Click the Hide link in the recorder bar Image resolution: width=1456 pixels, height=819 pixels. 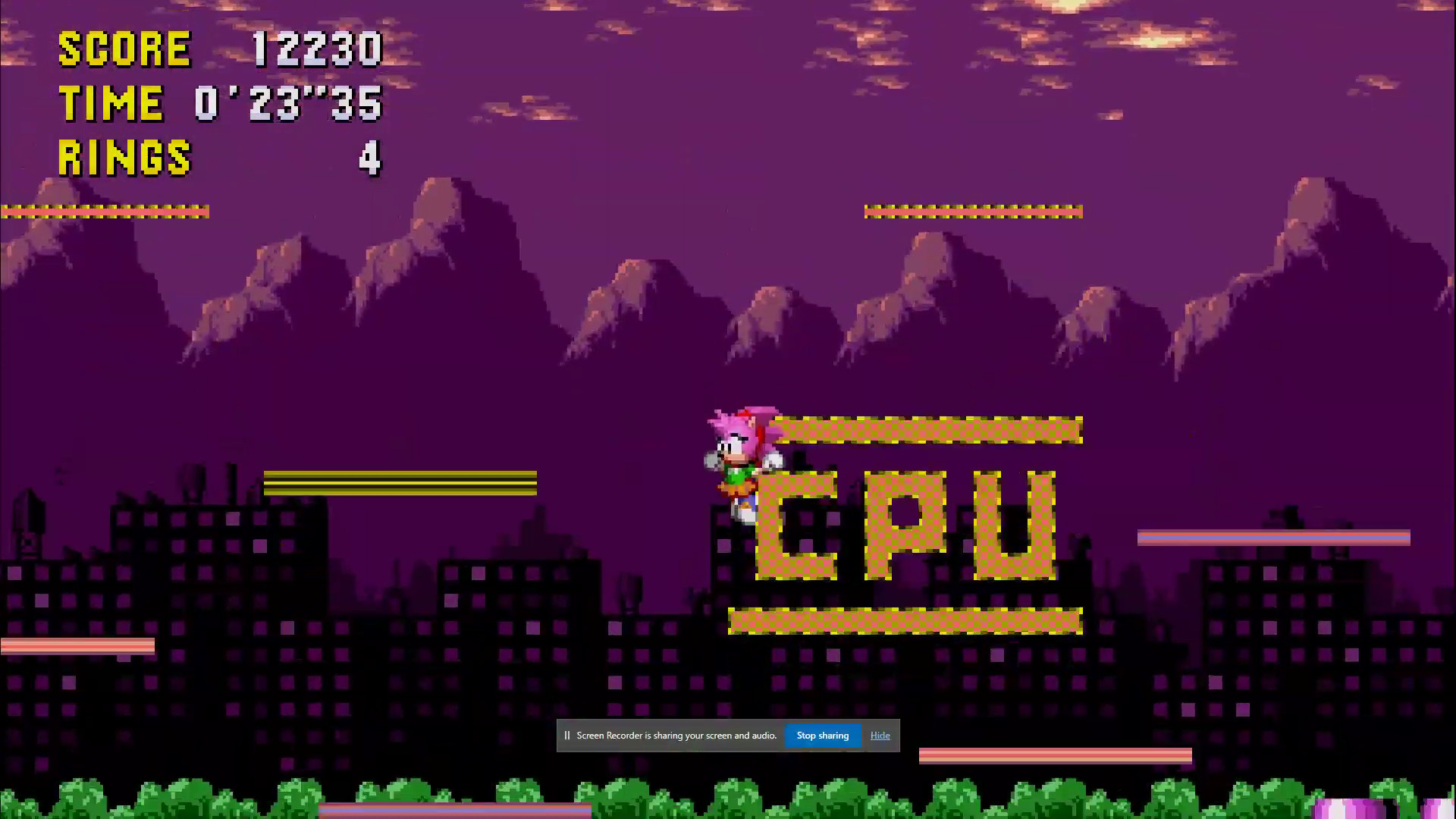tap(880, 735)
